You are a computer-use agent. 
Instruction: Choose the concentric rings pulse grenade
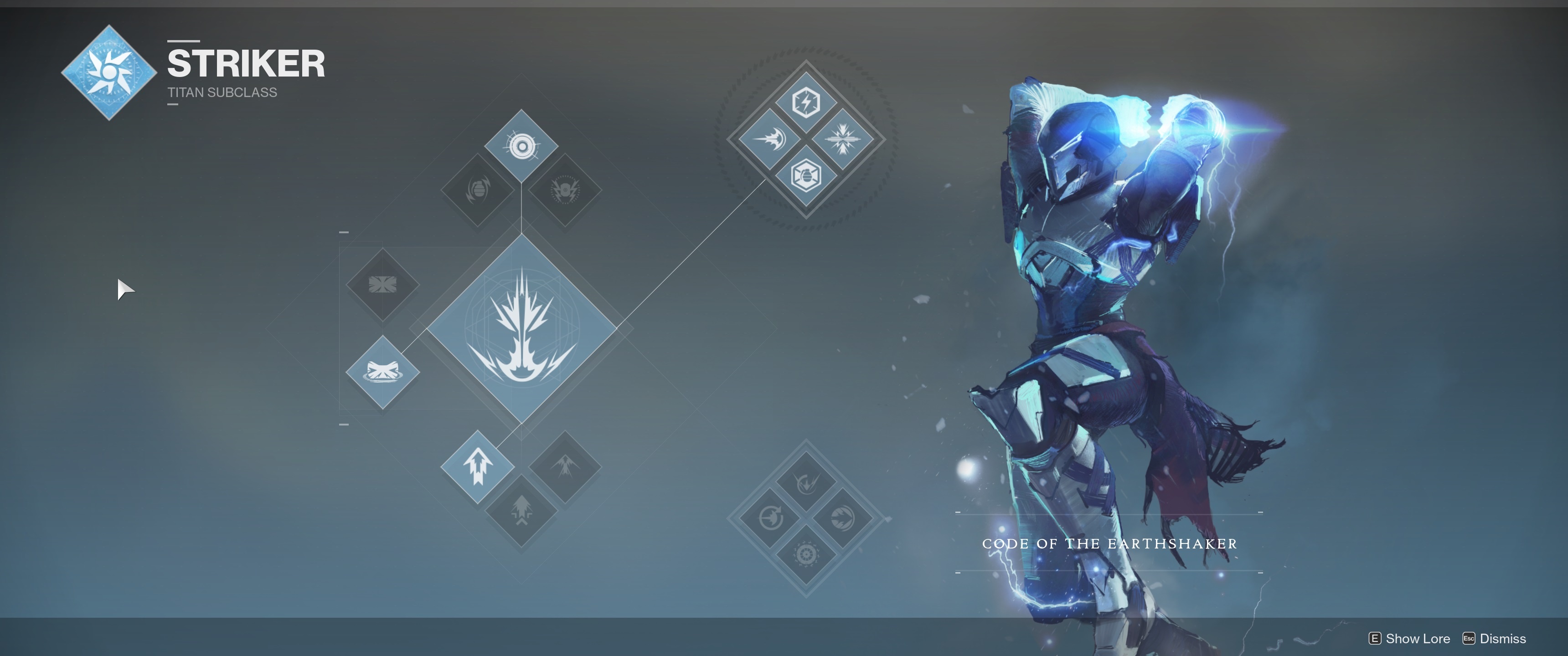521,147
